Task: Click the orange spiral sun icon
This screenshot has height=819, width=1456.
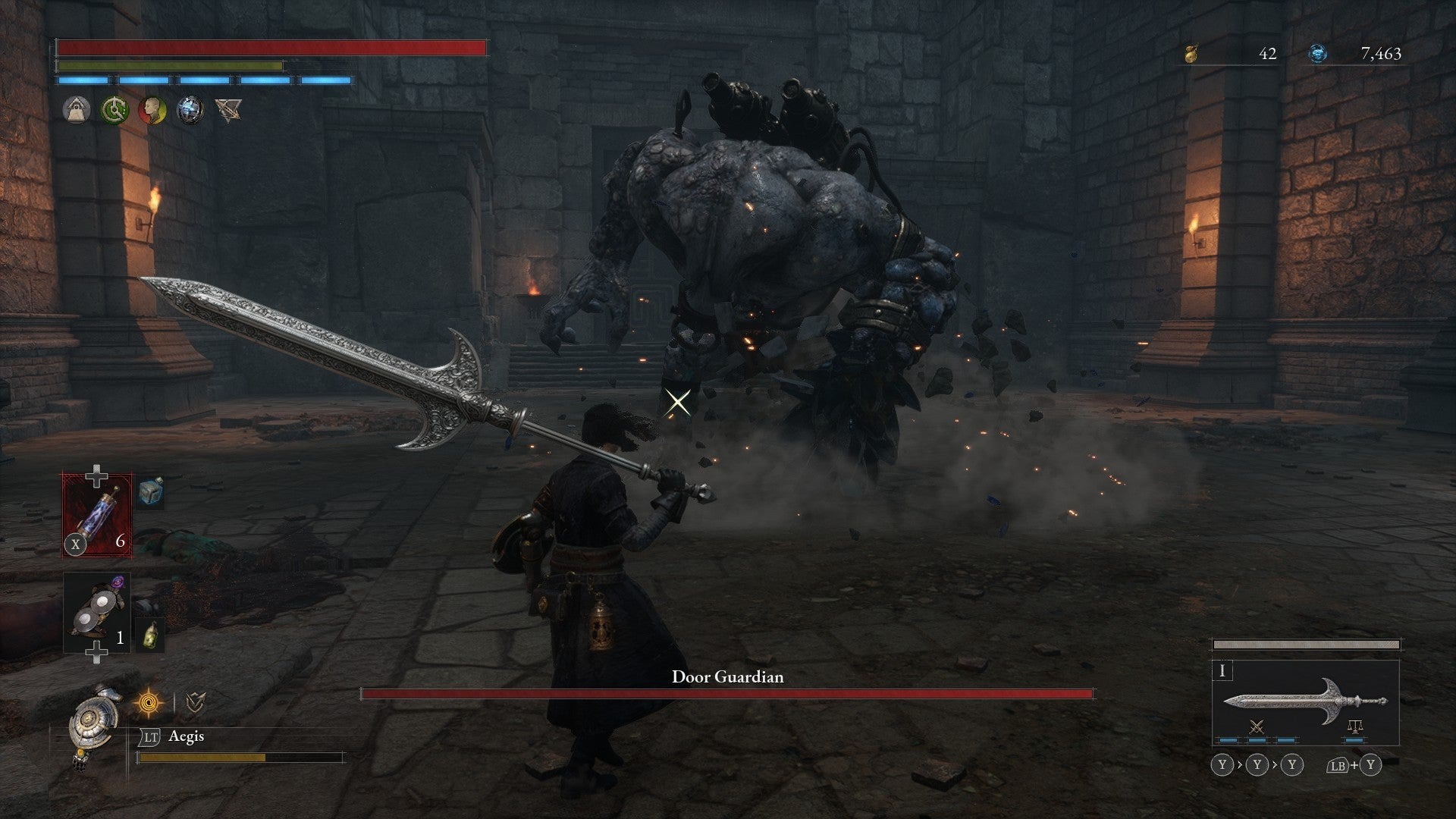Action: pyautogui.click(x=147, y=704)
